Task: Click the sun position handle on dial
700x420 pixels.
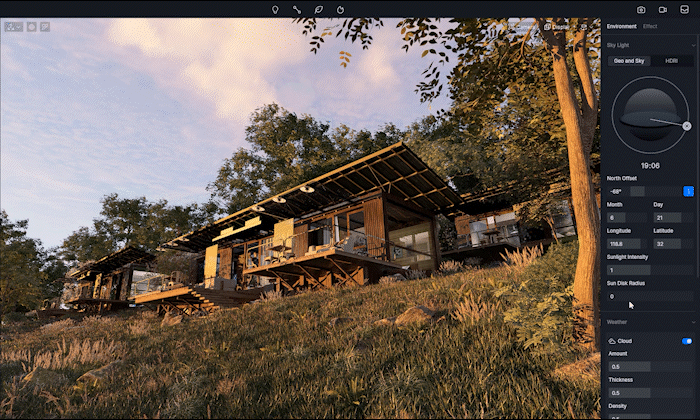Action: (x=686, y=126)
